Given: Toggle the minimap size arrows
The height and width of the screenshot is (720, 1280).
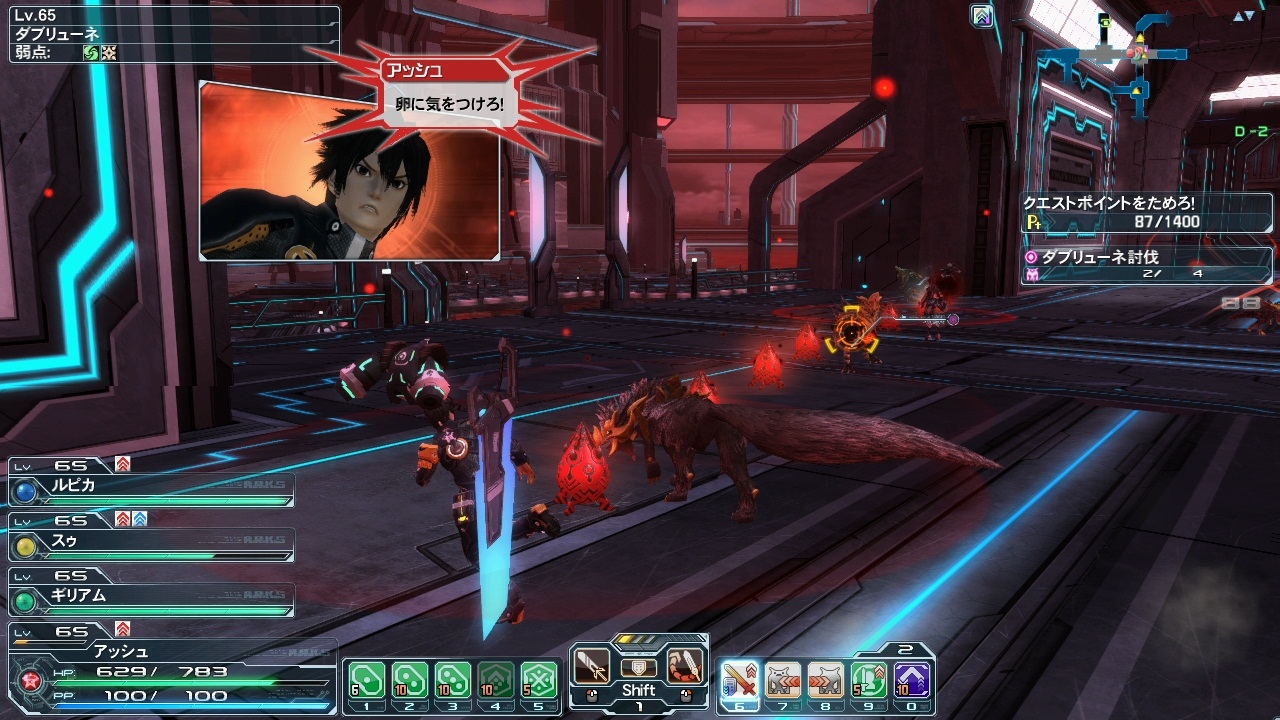Looking at the screenshot, I should click(1243, 17).
